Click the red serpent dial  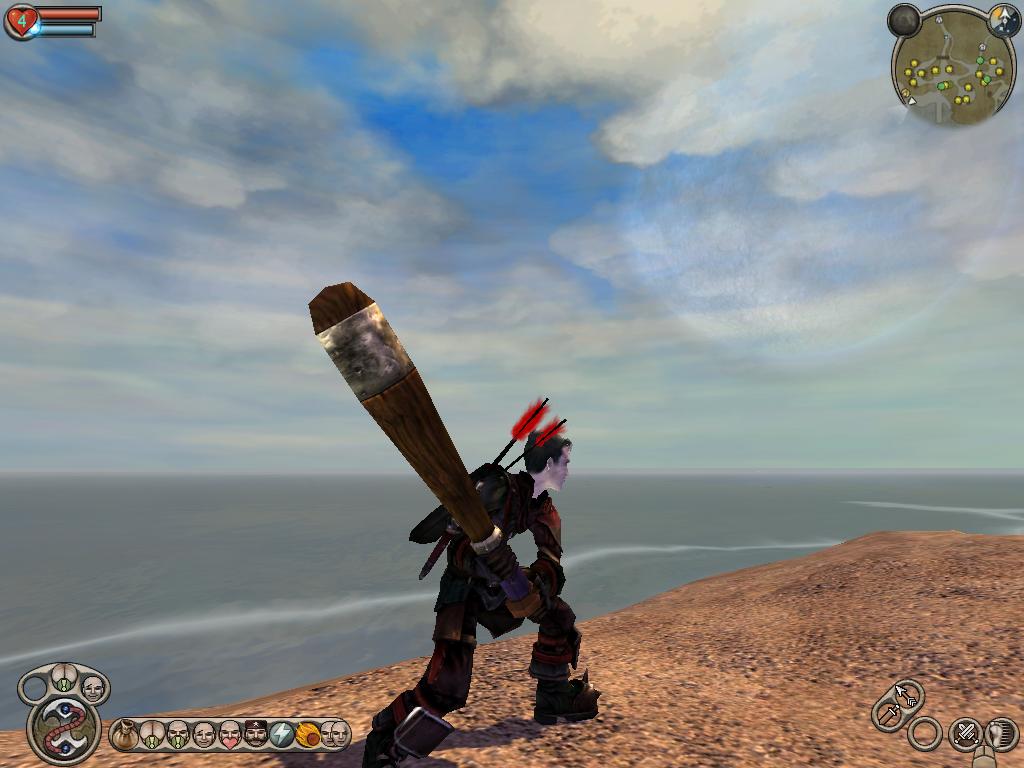(63, 729)
